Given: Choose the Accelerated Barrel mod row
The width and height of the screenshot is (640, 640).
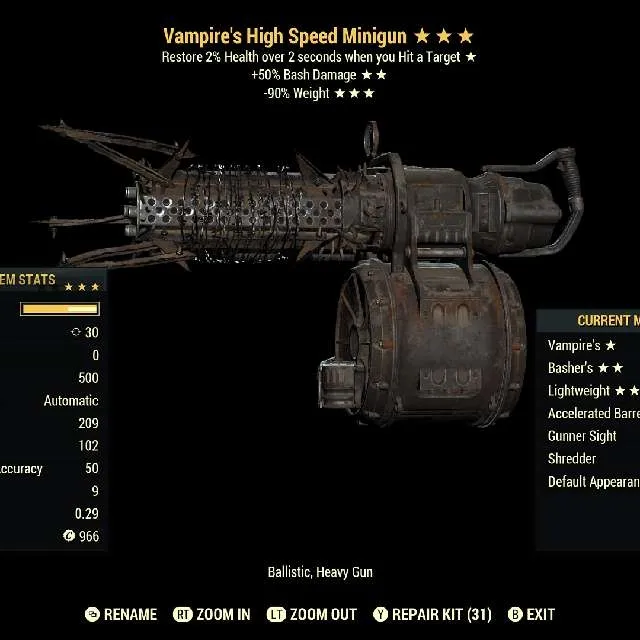Looking at the screenshot, I should 593,413.
